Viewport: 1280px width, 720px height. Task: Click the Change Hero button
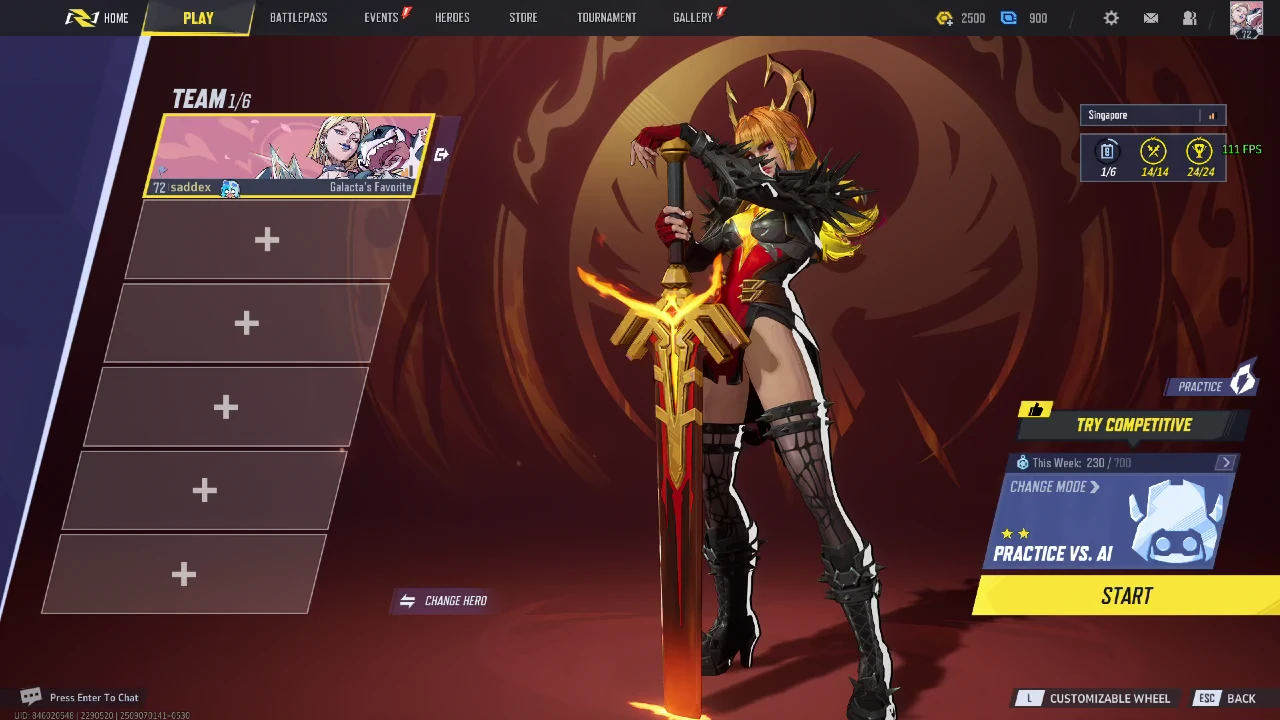click(x=444, y=601)
